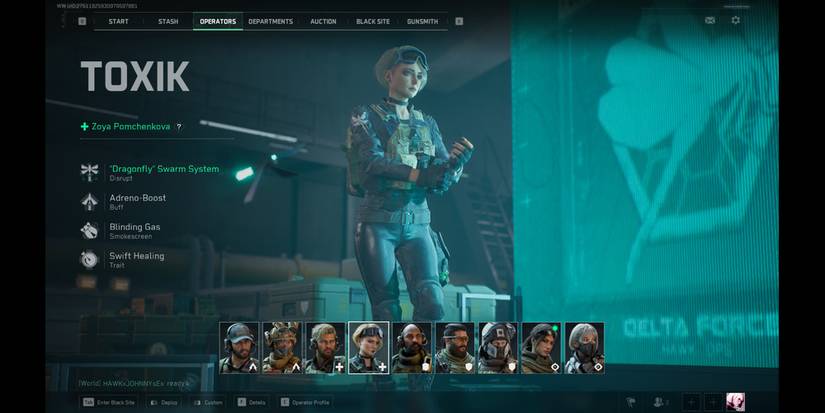Choose the bearded operator wearing a baseball cap
Viewport: 825px width, 413px height.
click(x=239, y=347)
